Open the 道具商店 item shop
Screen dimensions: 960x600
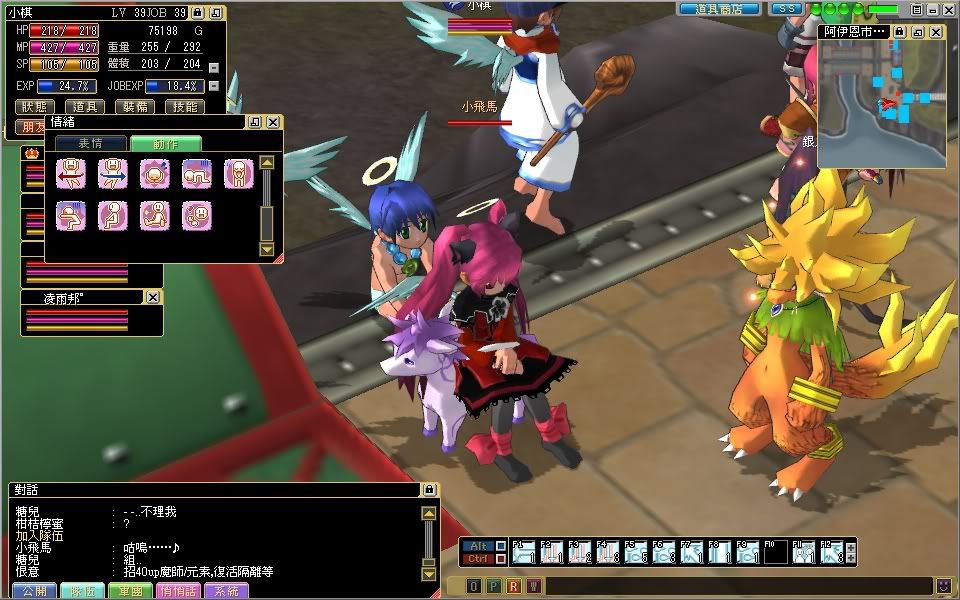coord(719,9)
